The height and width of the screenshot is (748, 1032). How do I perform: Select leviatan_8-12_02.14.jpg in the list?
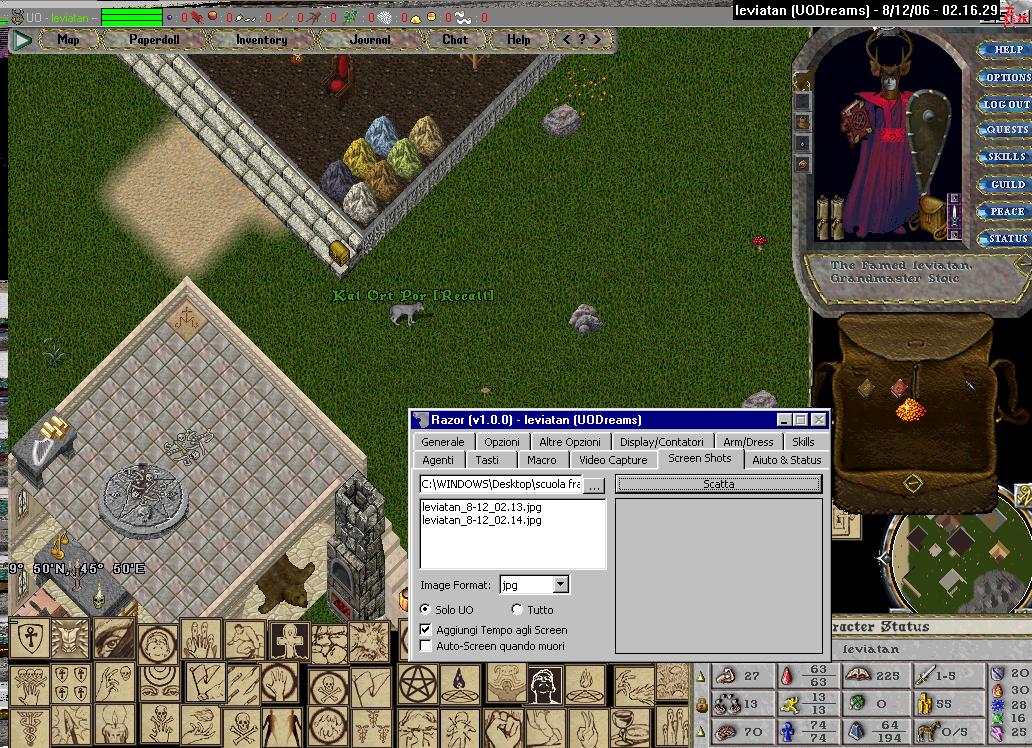point(482,520)
